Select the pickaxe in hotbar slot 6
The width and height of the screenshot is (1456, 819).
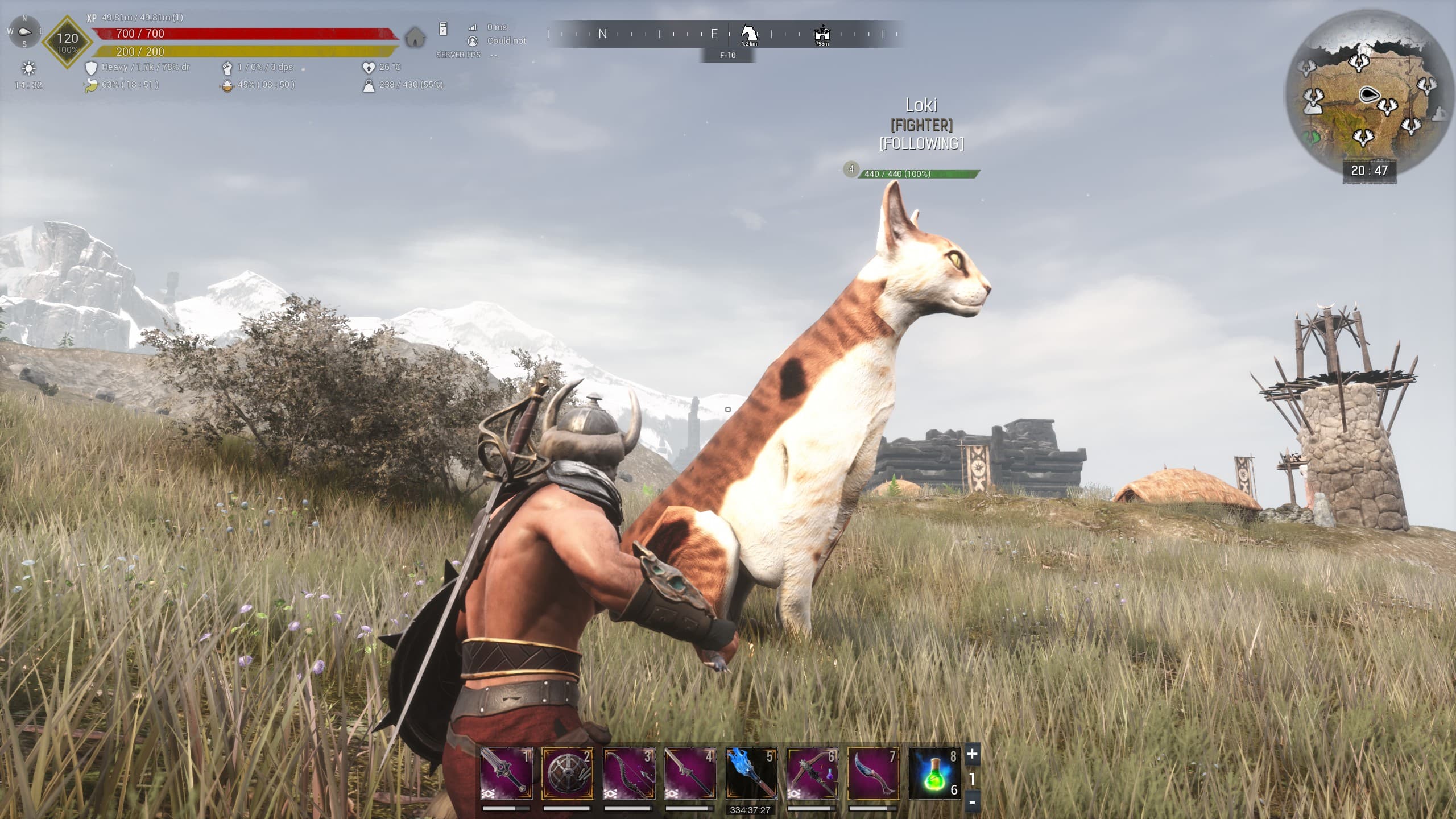812,773
